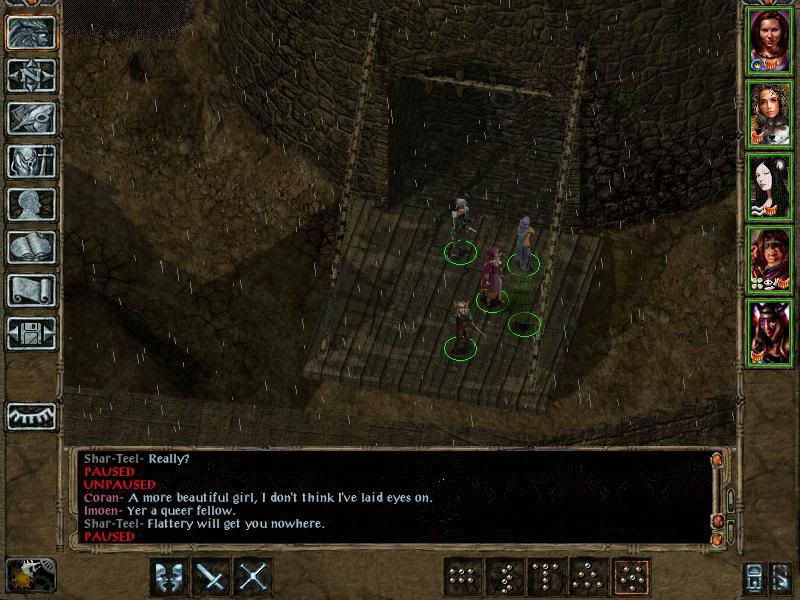Choose the single sword attack action
The image size is (800, 600).
(x=212, y=577)
